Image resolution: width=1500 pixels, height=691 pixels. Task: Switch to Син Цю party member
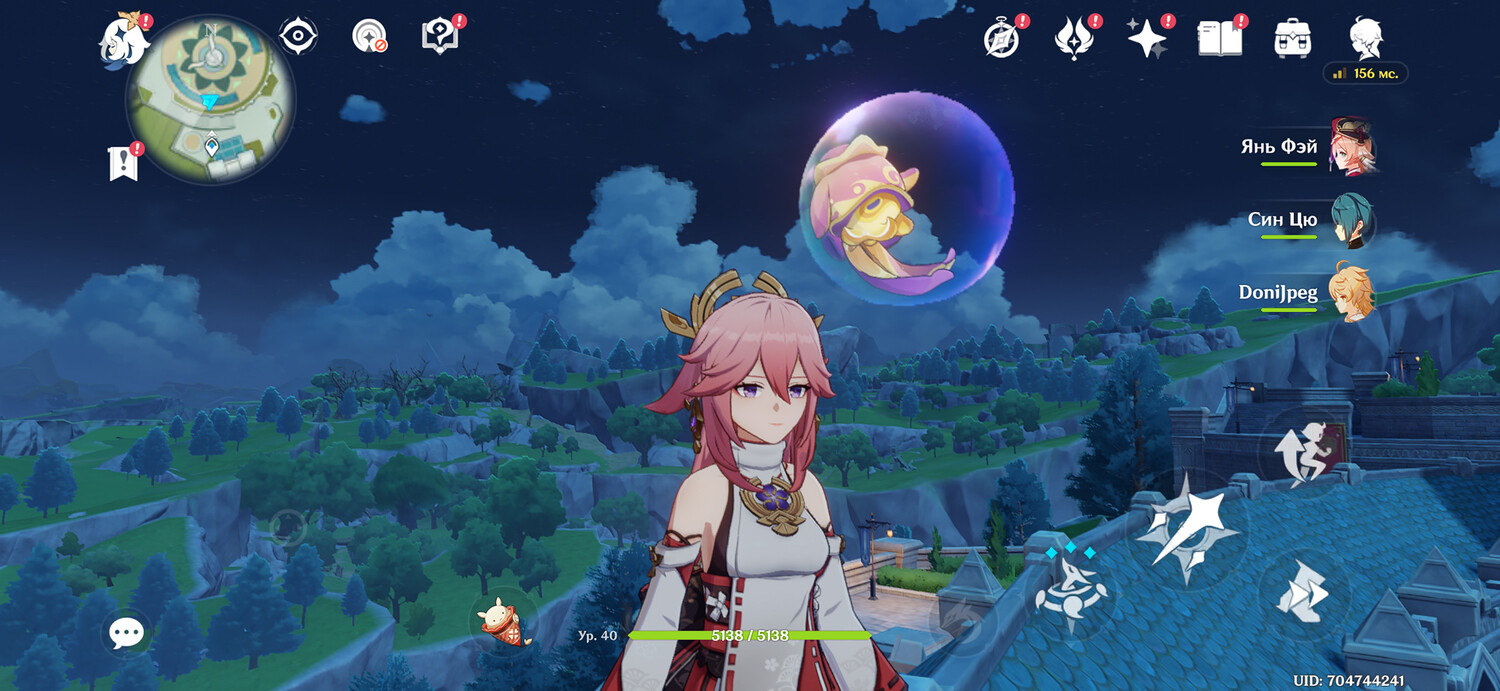[1351, 220]
